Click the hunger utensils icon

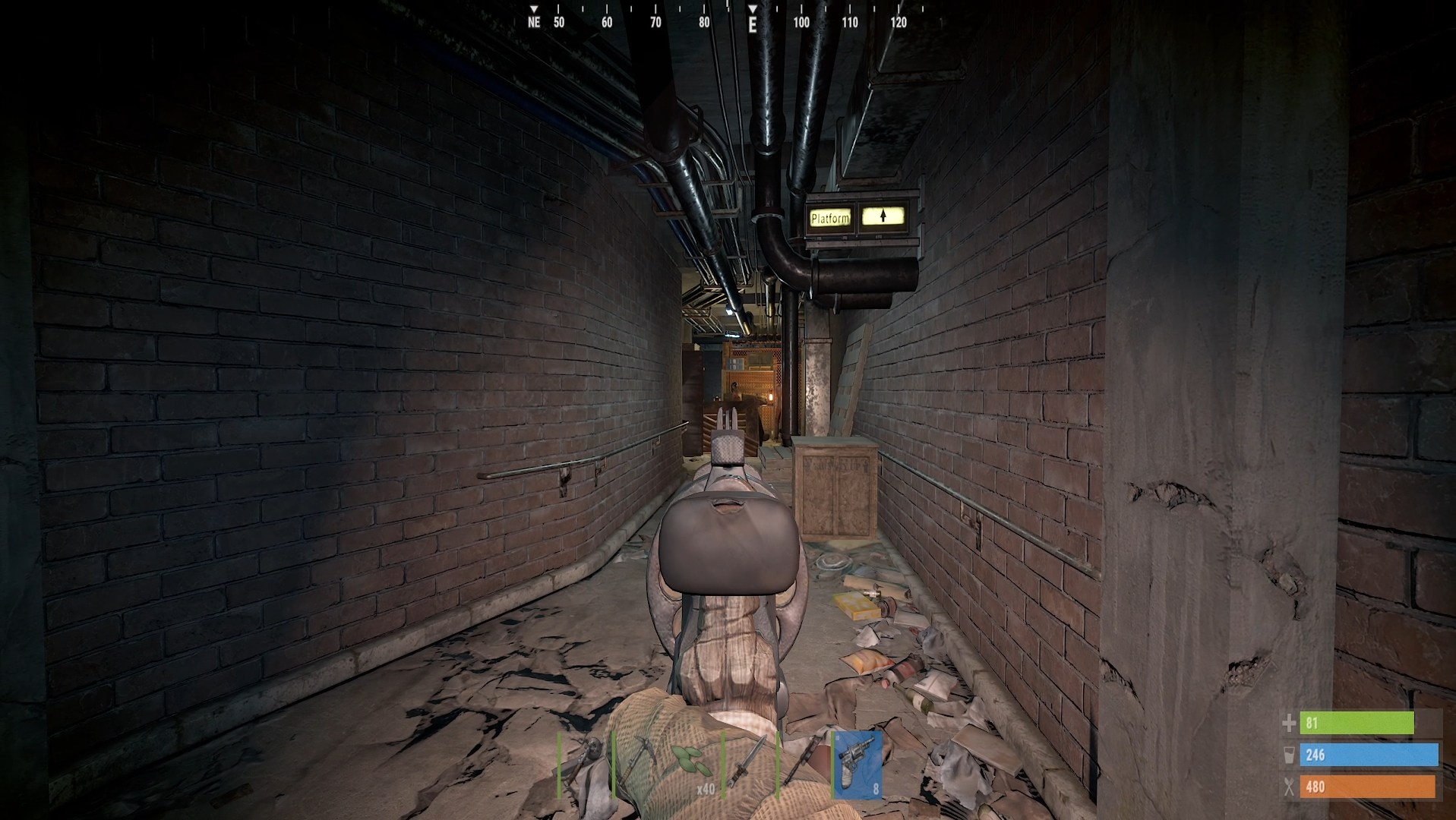(x=1289, y=787)
